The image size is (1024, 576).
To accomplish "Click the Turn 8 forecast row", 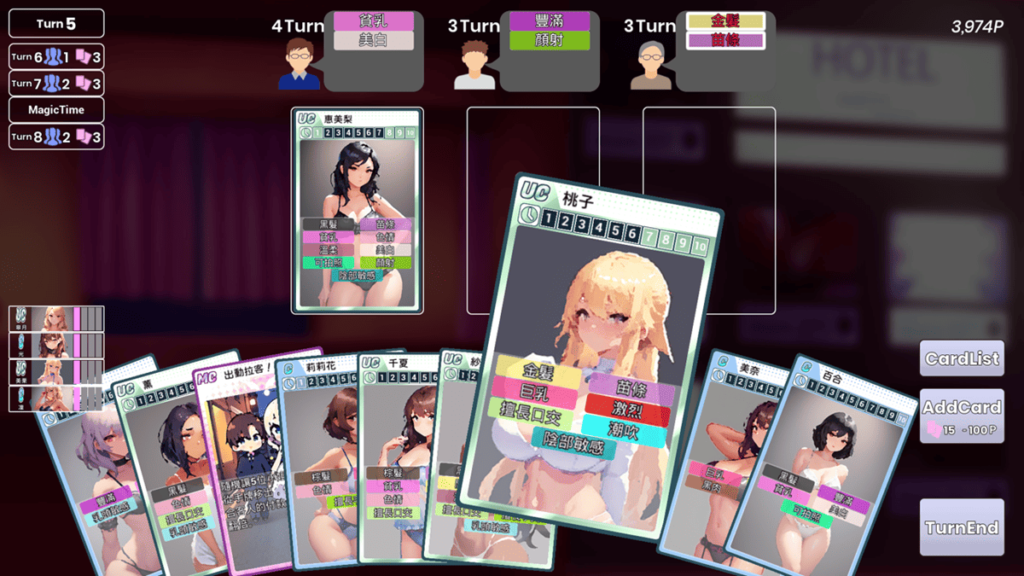I will pyautogui.click(x=56, y=137).
